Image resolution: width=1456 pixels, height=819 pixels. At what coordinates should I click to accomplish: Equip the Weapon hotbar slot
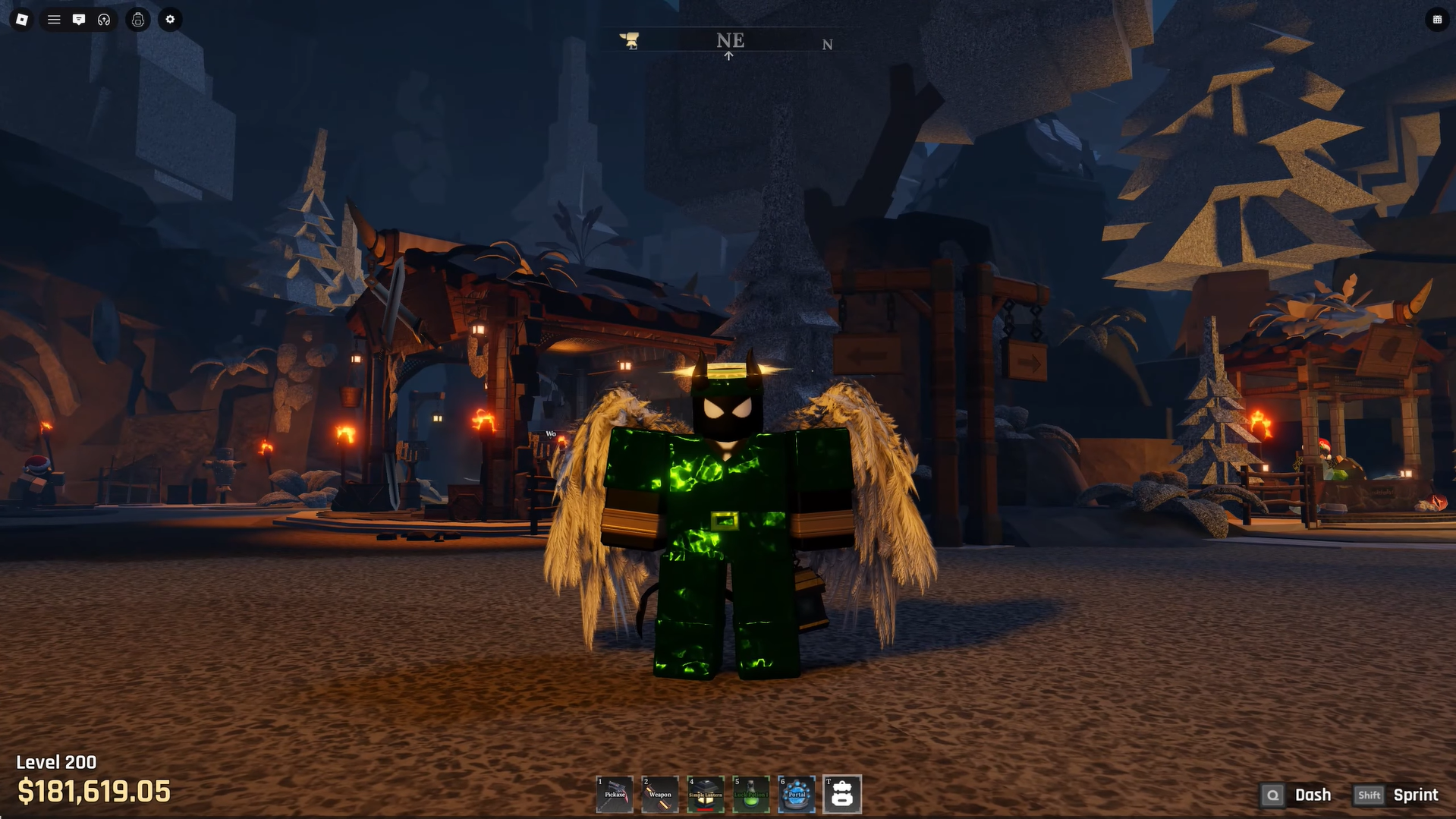point(660,794)
